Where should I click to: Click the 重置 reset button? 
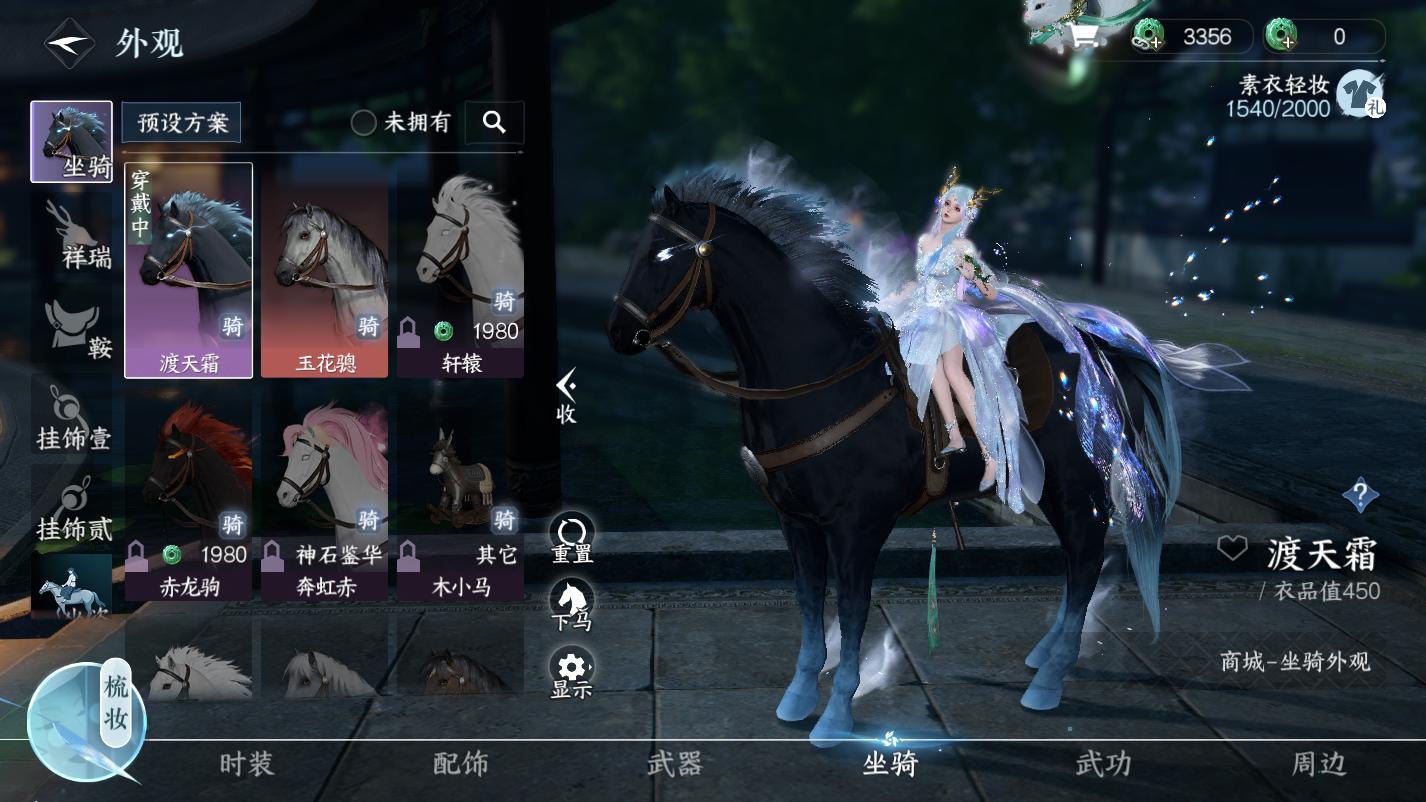(x=572, y=538)
